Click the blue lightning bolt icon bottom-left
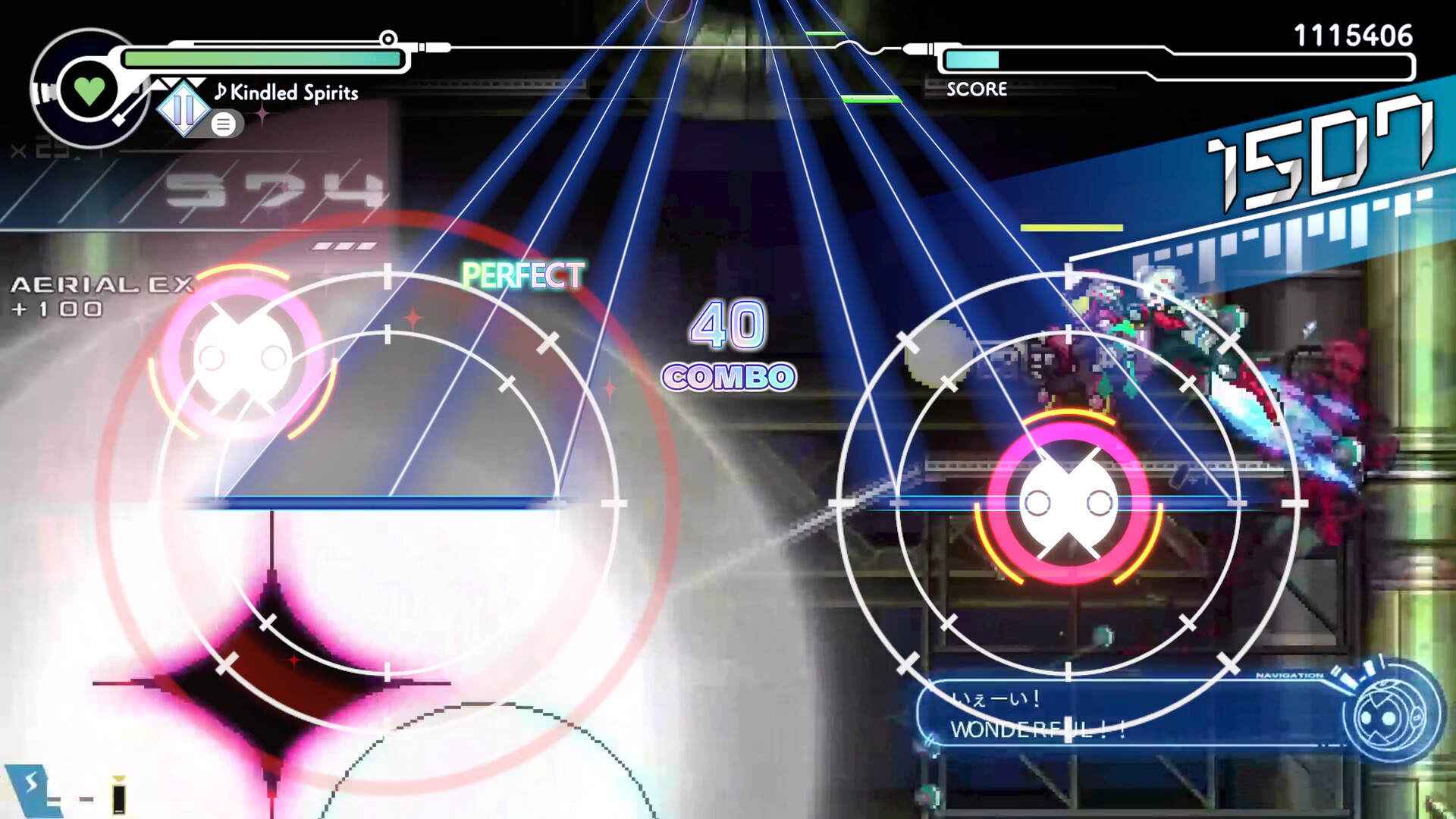This screenshot has height=819, width=1456. click(x=32, y=783)
